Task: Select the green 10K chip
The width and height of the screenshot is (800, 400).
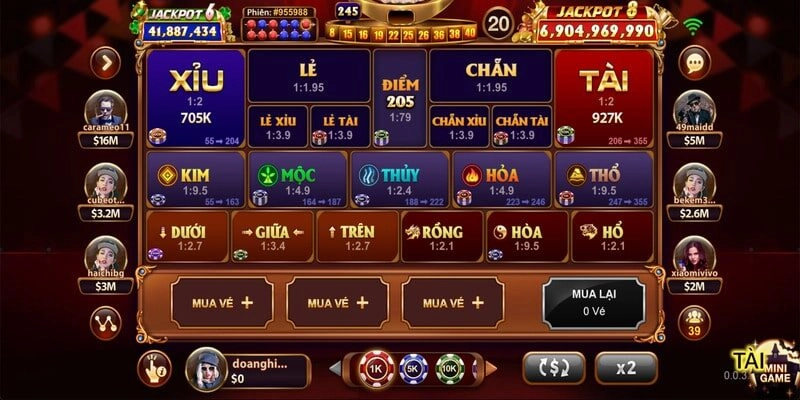Action: [x=448, y=367]
